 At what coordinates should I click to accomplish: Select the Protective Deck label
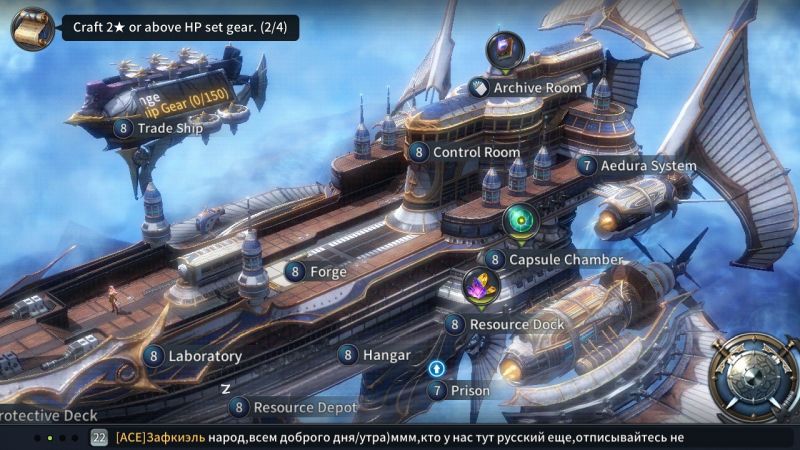(38, 414)
